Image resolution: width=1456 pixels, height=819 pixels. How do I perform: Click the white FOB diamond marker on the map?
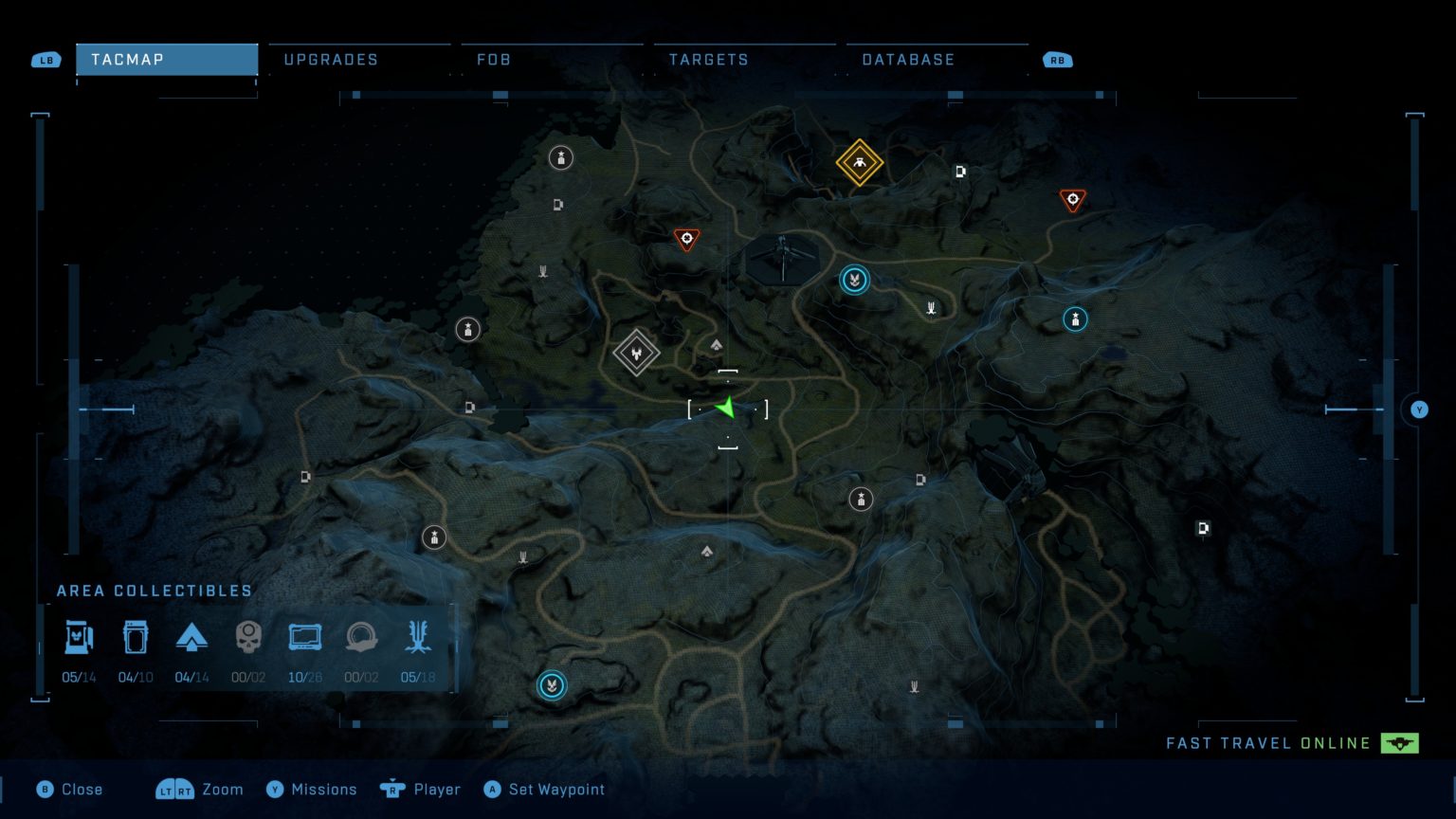click(636, 353)
